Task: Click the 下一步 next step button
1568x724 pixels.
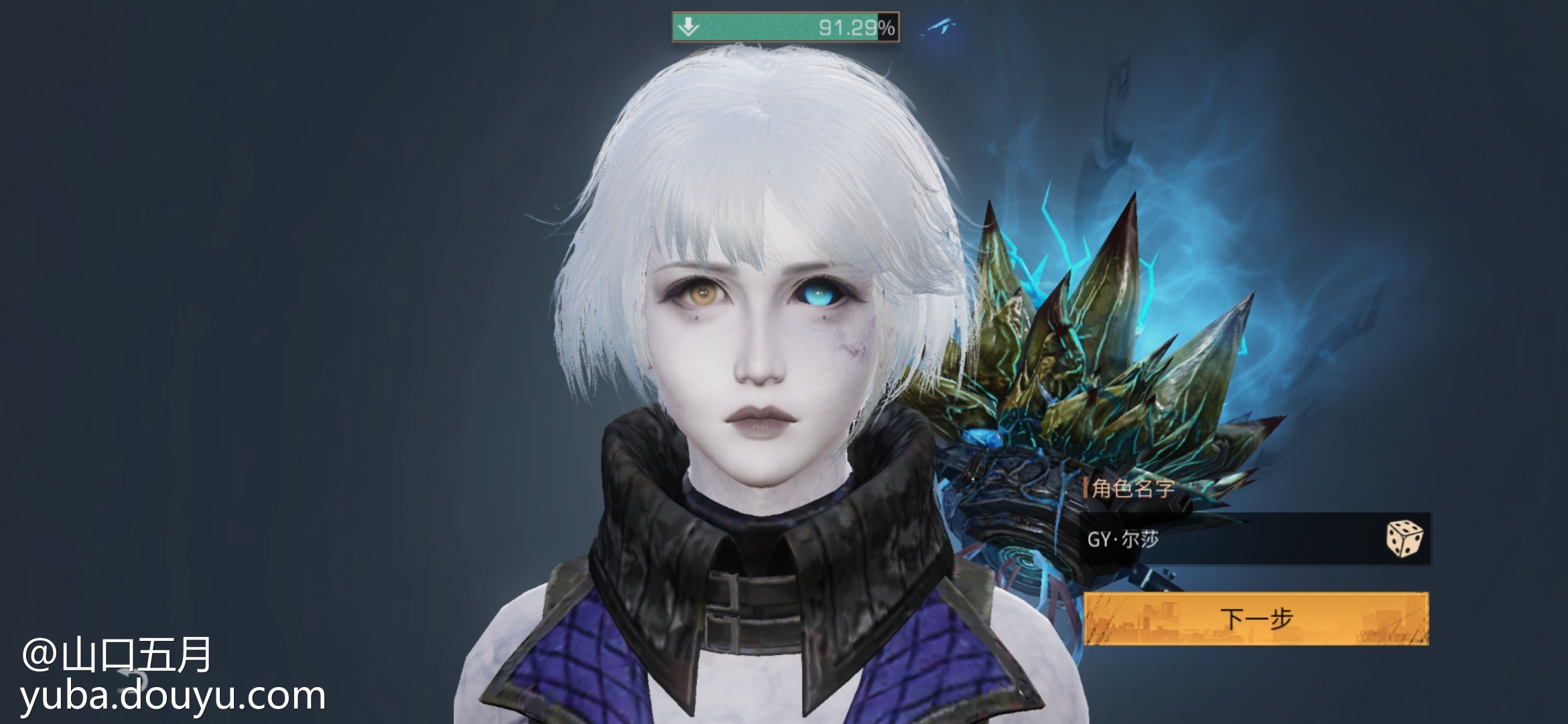Action: tap(1256, 618)
